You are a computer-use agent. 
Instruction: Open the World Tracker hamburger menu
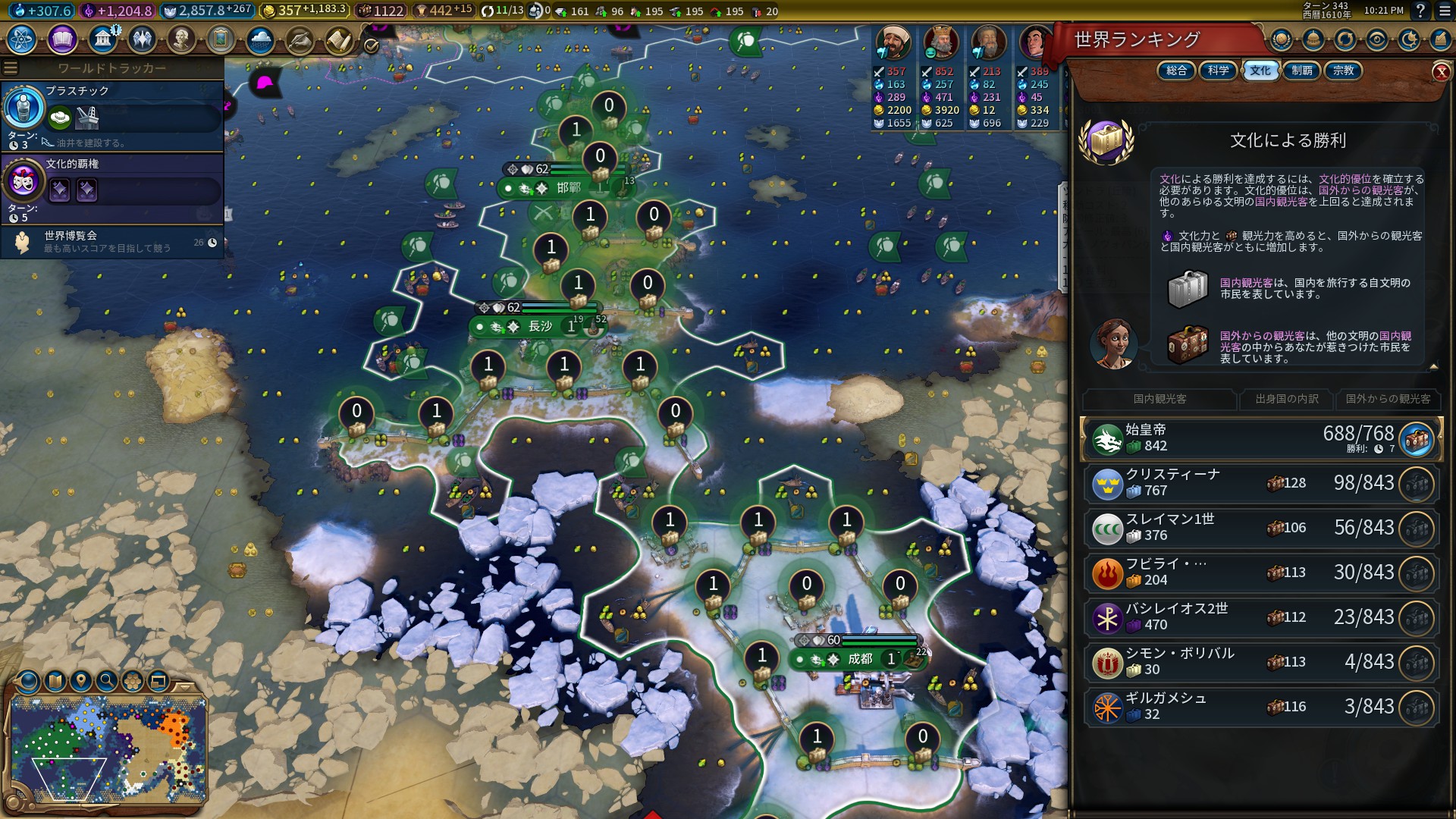click(x=10, y=66)
